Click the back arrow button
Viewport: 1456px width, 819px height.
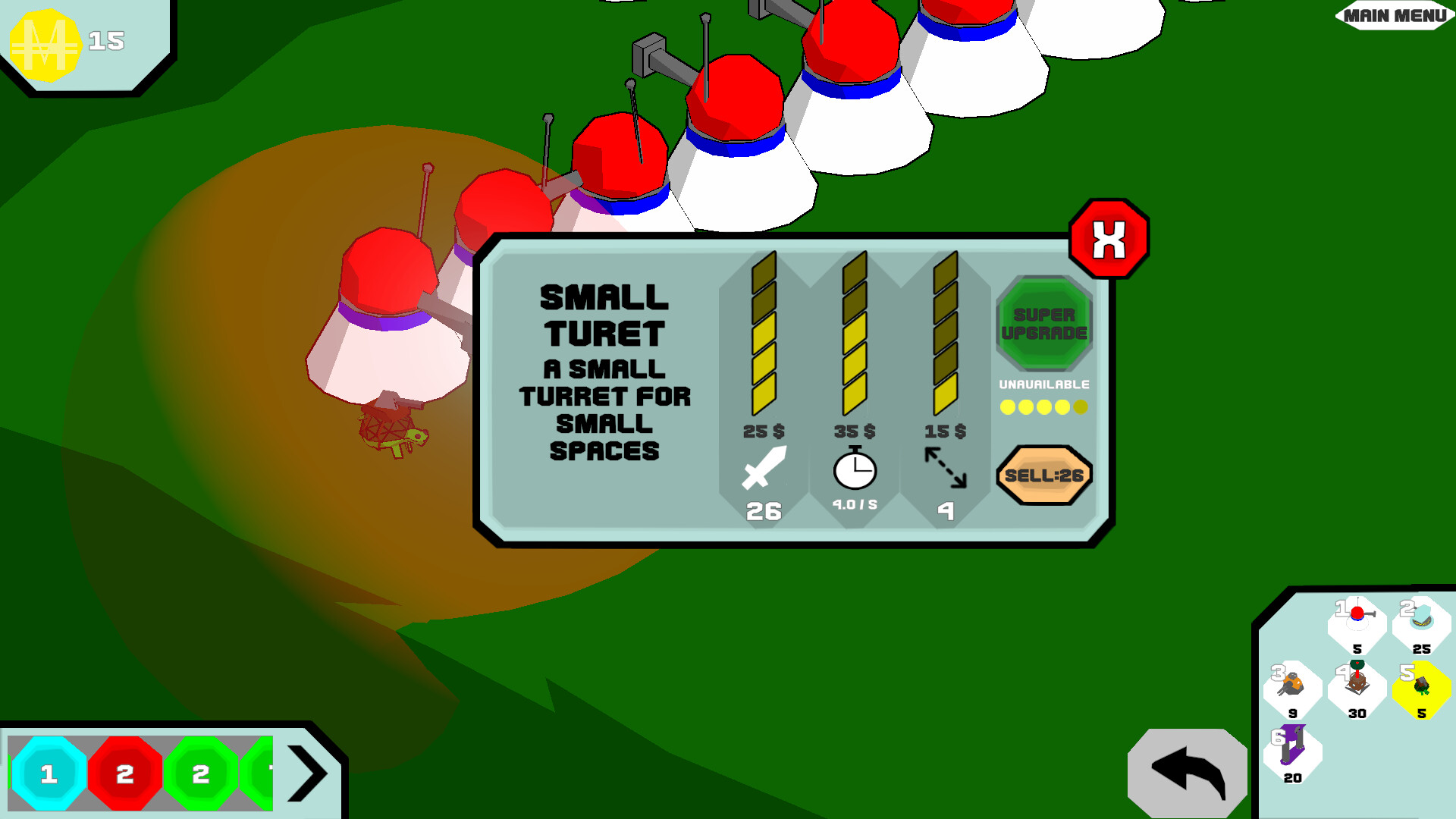tap(1187, 770)
